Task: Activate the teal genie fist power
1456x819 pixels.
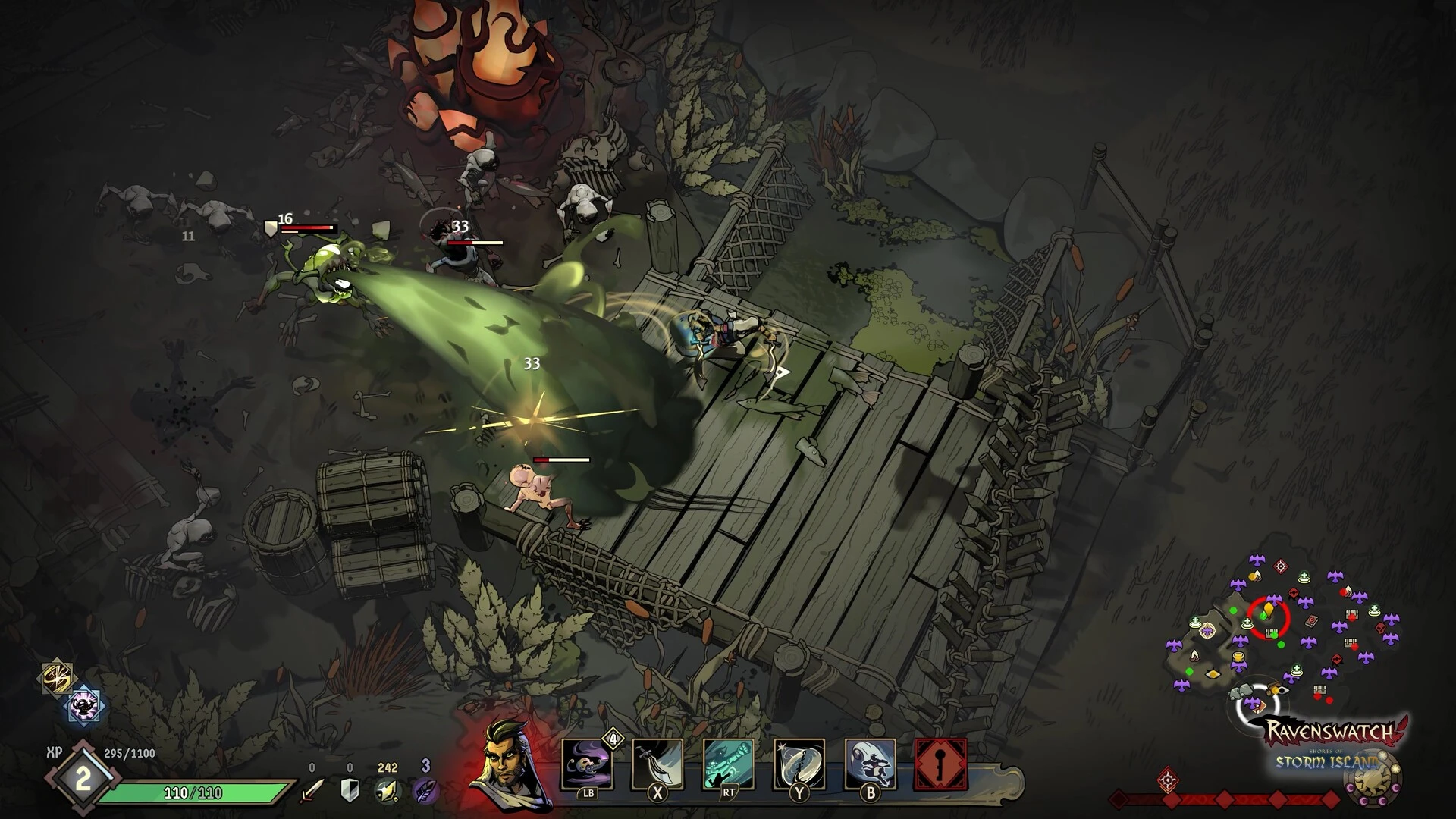Action: click(x=728, y=764)
